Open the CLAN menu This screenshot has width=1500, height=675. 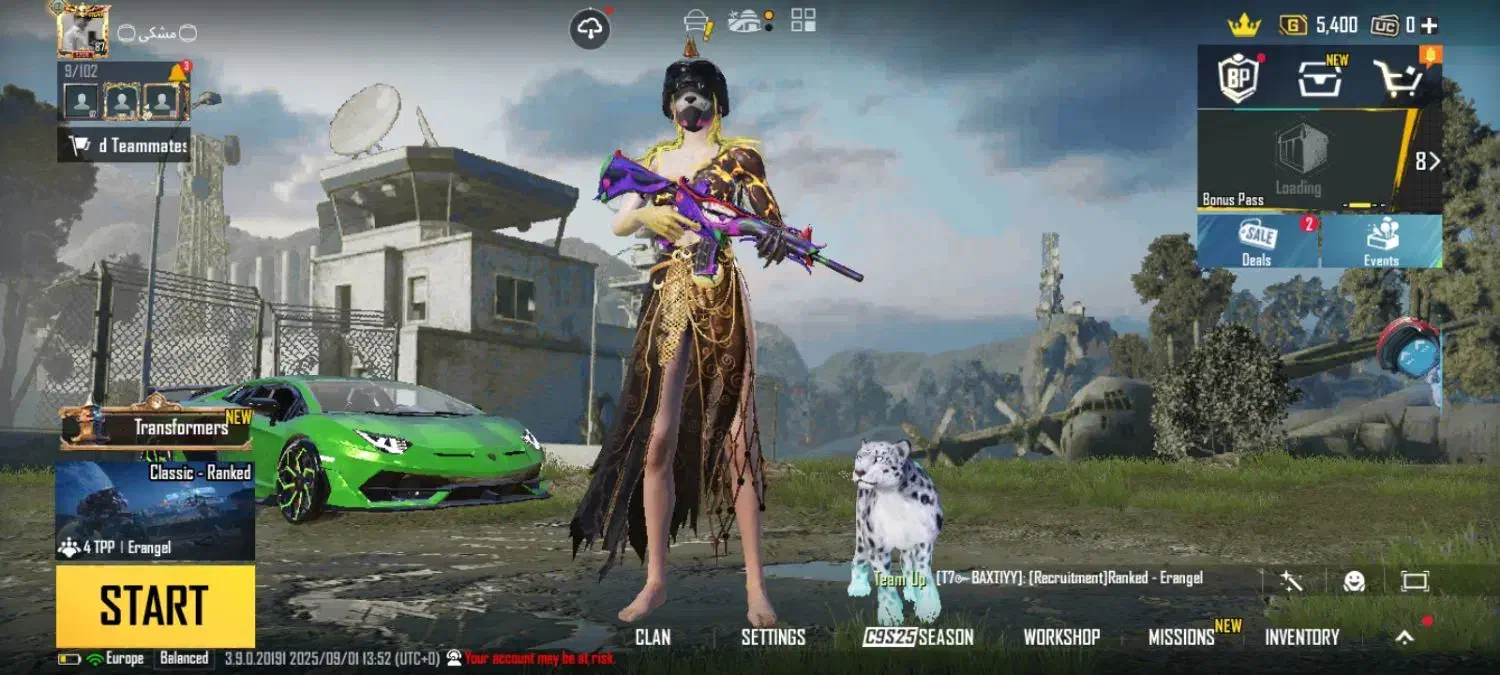pyautogui.click(x=653, y=637)
